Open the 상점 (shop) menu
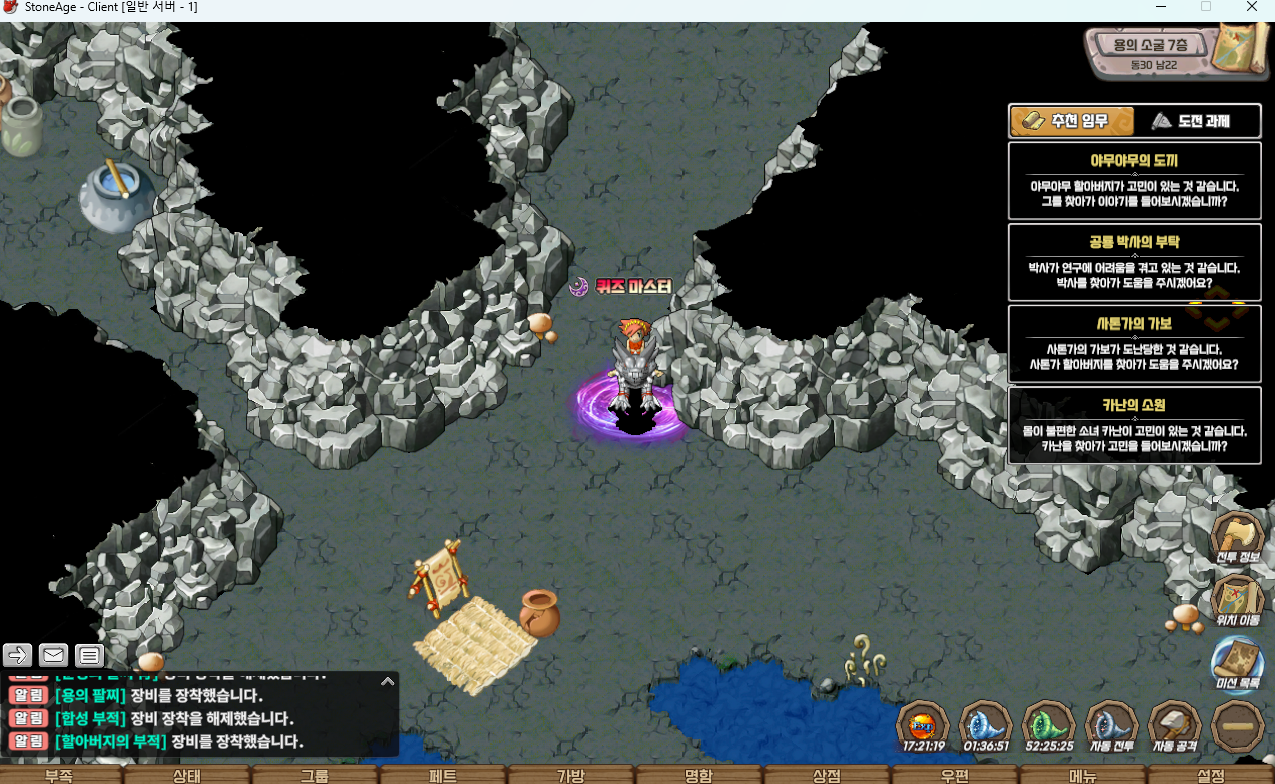Screen dimensions: 1275x784 (x=827, y=776)
